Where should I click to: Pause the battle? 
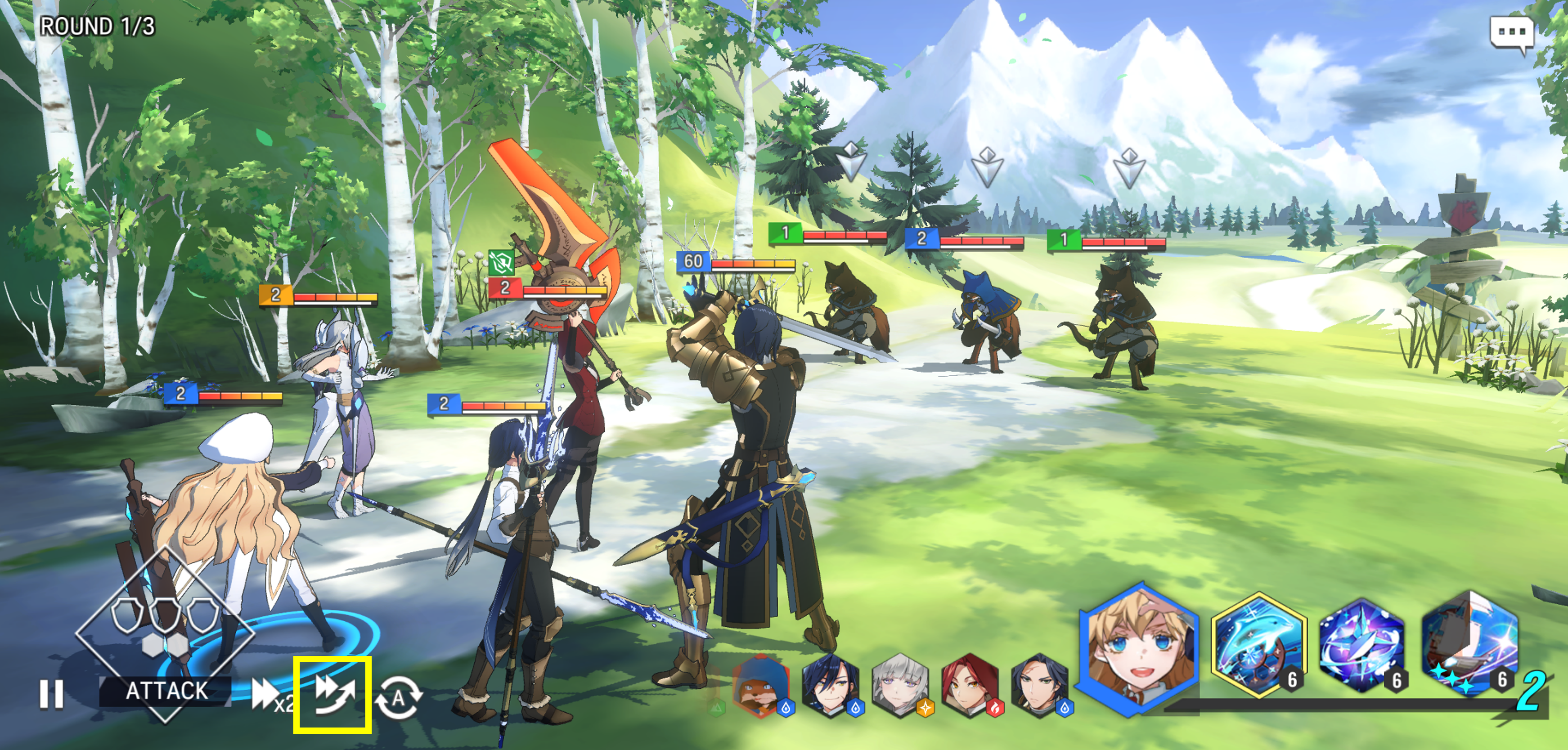(51, 693)
